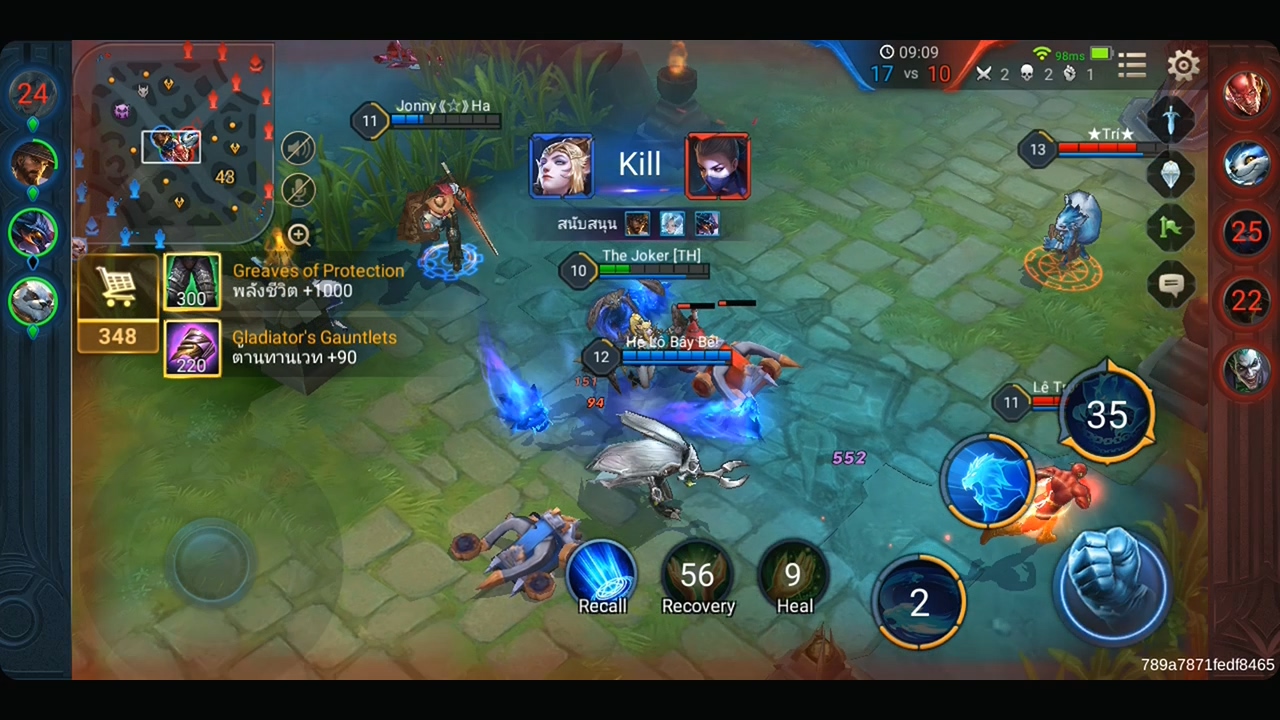Select the skill showing cooldown 35
This screenshot has width=1280, height=720.
1106,414
